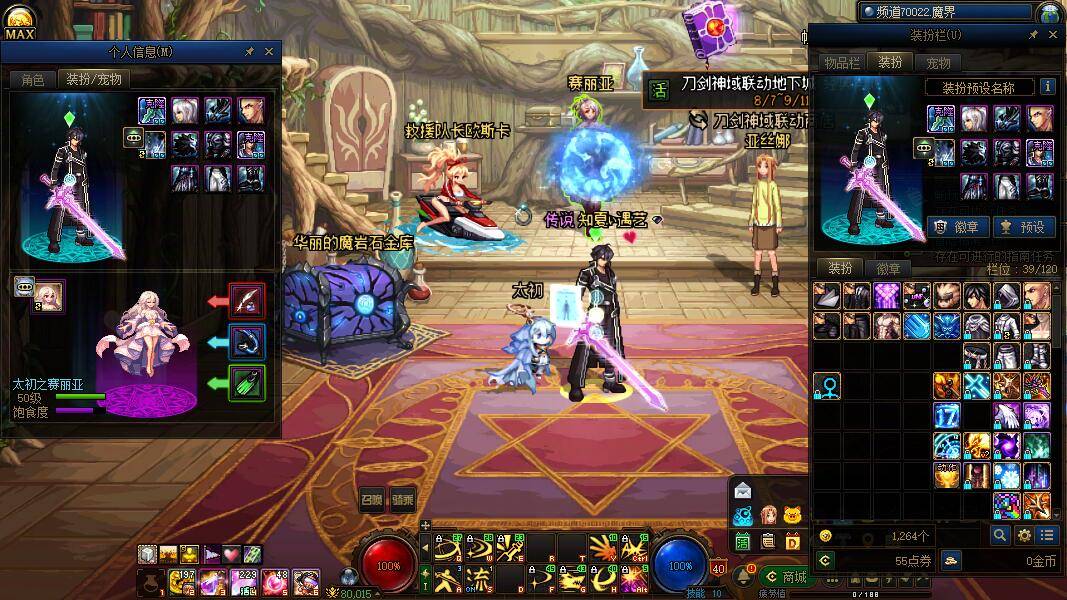Click the 徽章 emblem button under avatar preview
Viewport: 1067px width, 600px height.
[x=955, y=227]
